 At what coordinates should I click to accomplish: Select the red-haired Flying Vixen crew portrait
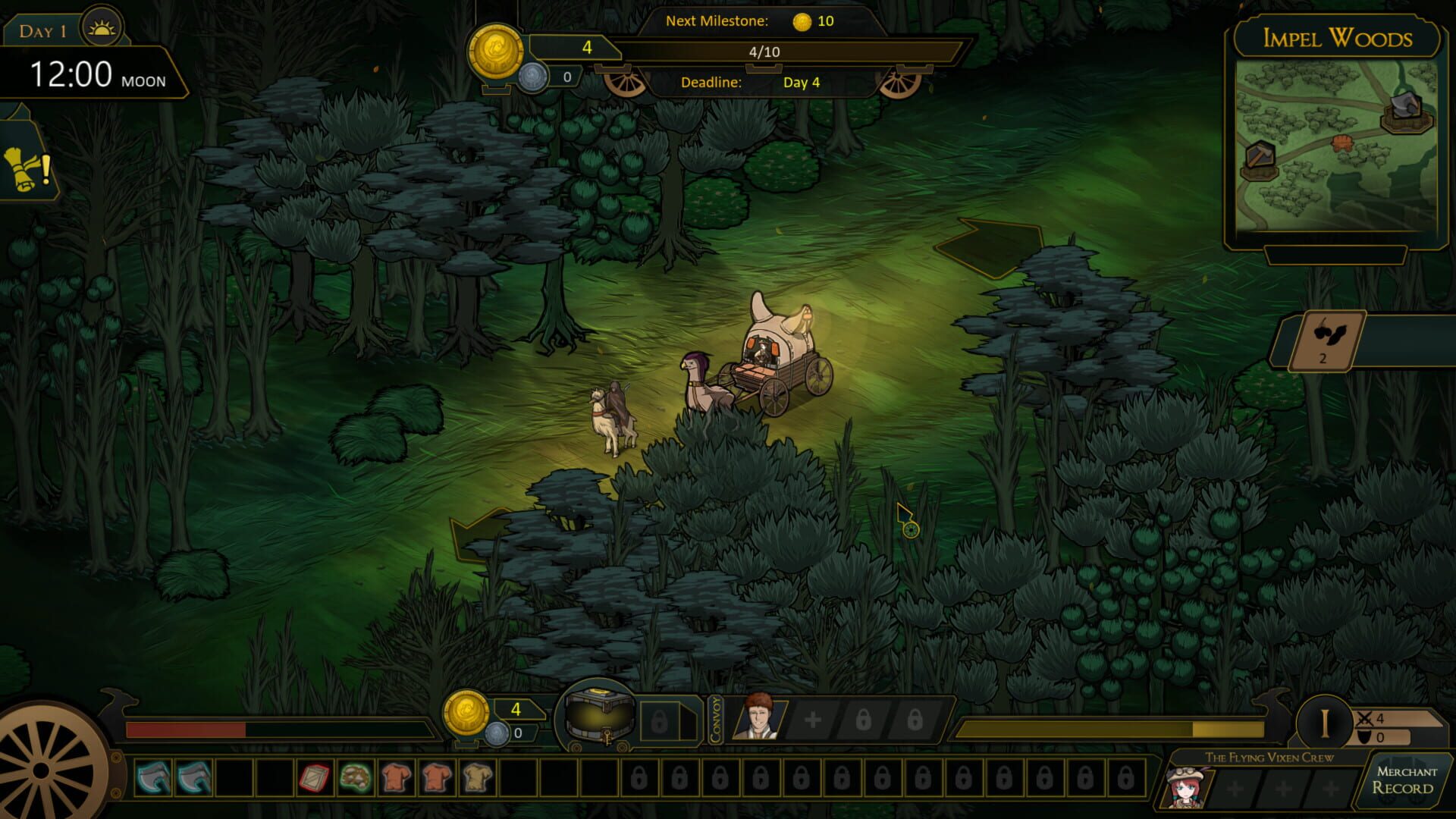pyautogui.click(x=1186, y=787)
